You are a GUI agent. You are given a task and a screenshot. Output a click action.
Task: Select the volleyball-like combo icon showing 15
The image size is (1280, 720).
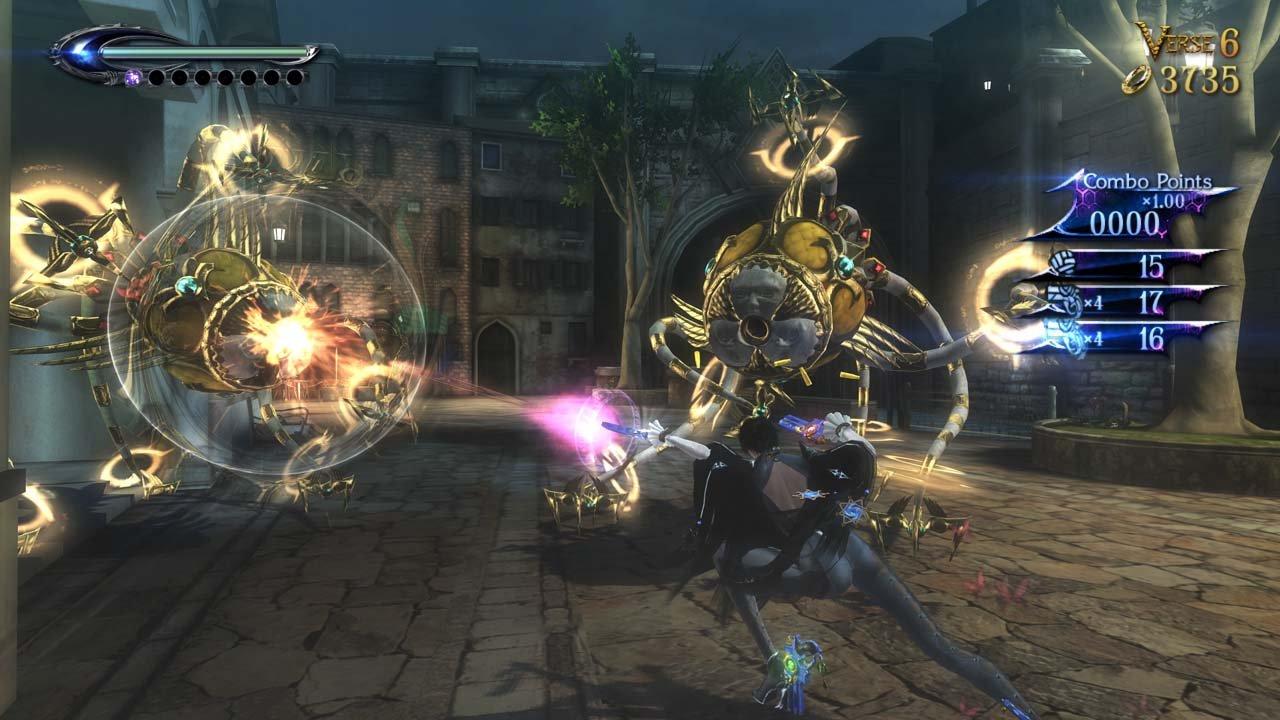(x=1062, y=263)
